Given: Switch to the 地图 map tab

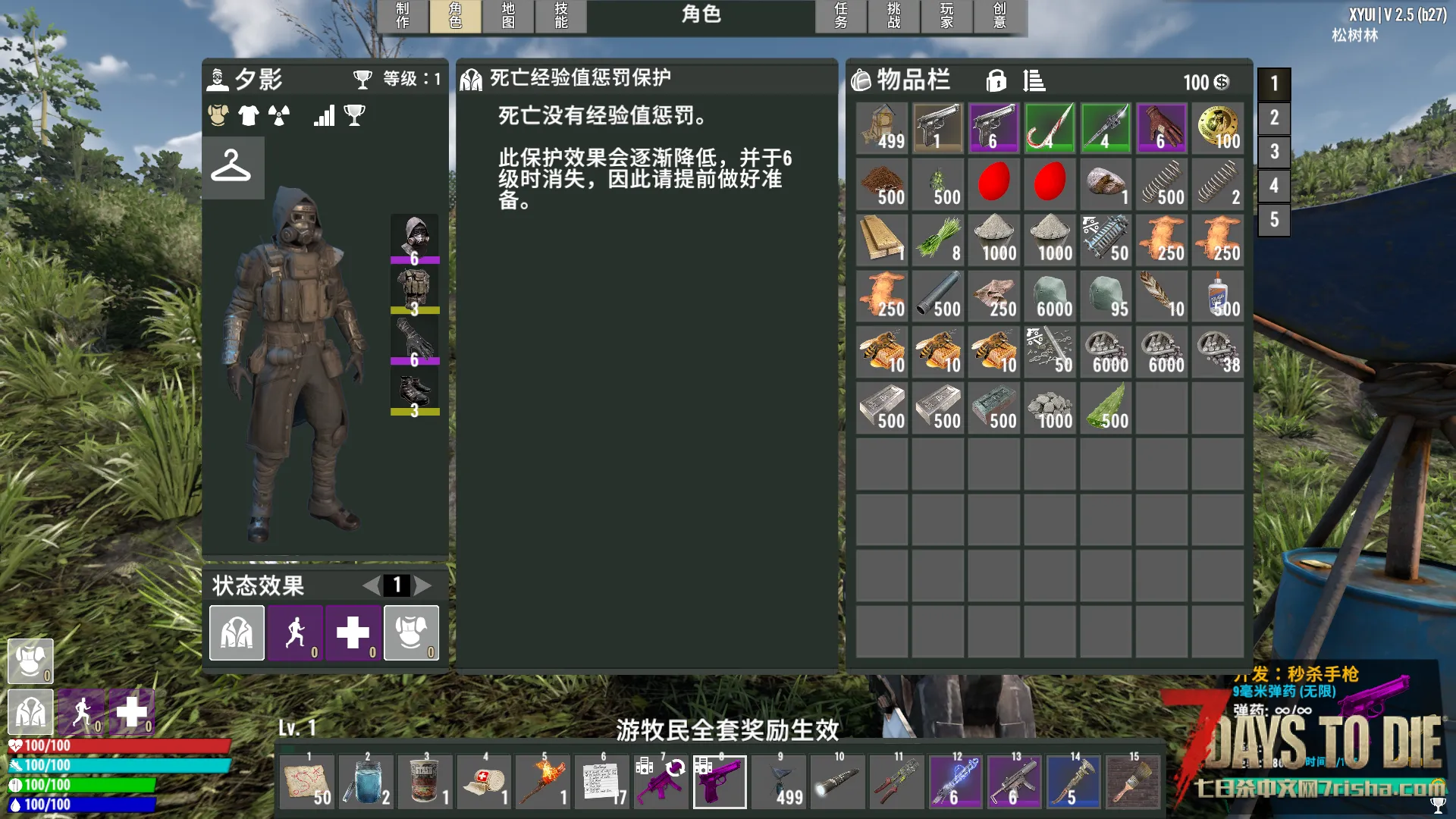Looking at the screenshot, I should tap(508, 16).
